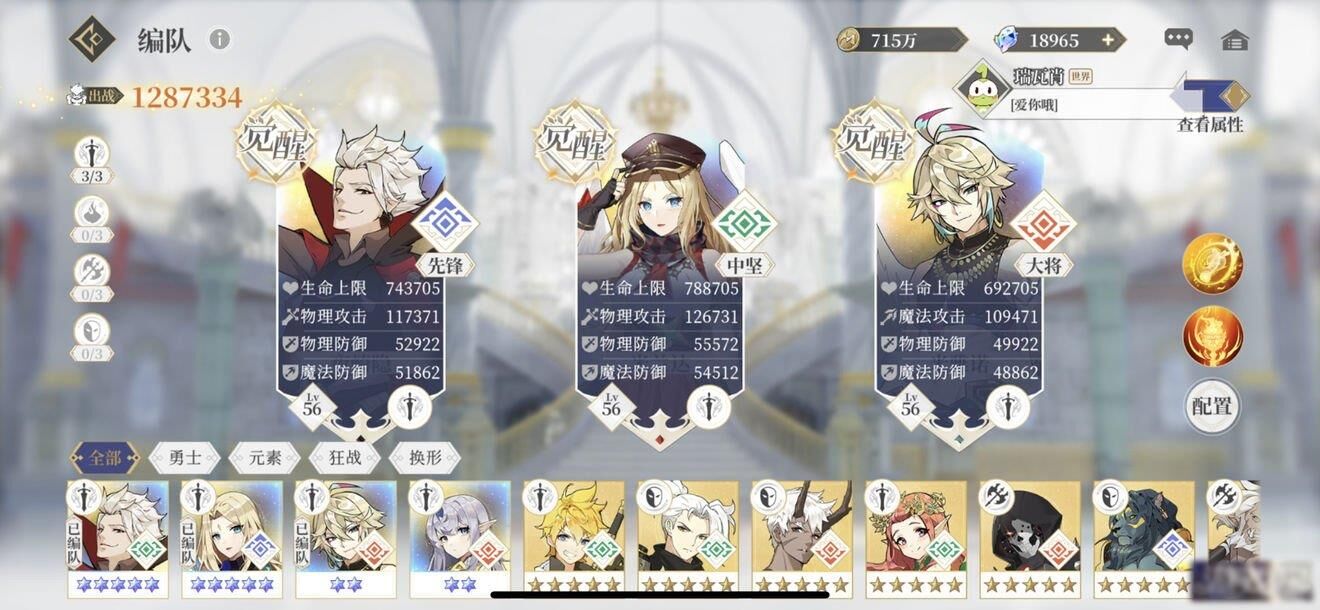Tap 查看属性 to view attributes
The image size is (1320, 610).
(x=1210, y=124)
